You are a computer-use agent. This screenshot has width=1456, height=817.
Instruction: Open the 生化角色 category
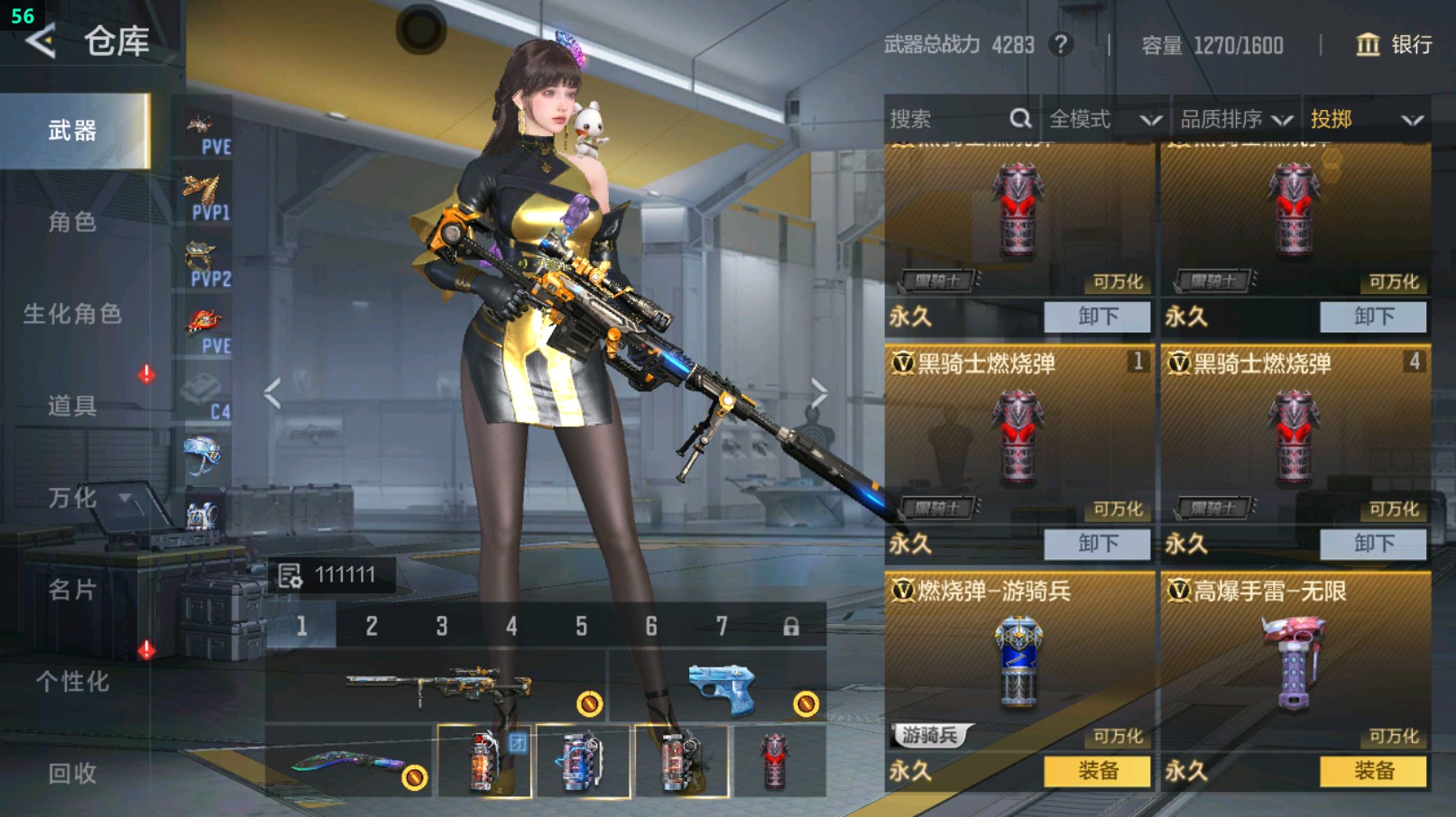click(x=72, y=314)
